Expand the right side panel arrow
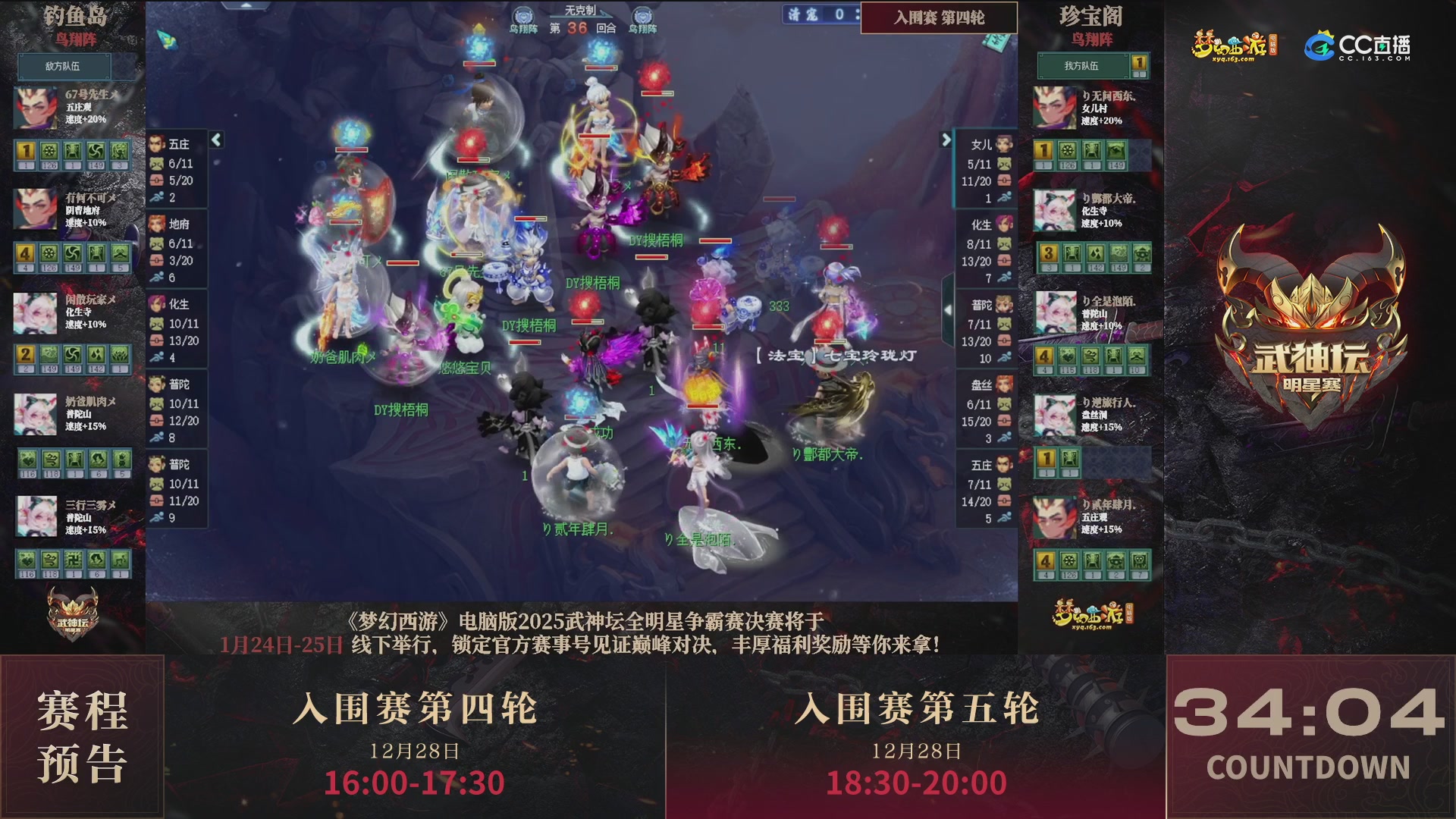Screen dimensions: 1456x819 tap(946, 139)
